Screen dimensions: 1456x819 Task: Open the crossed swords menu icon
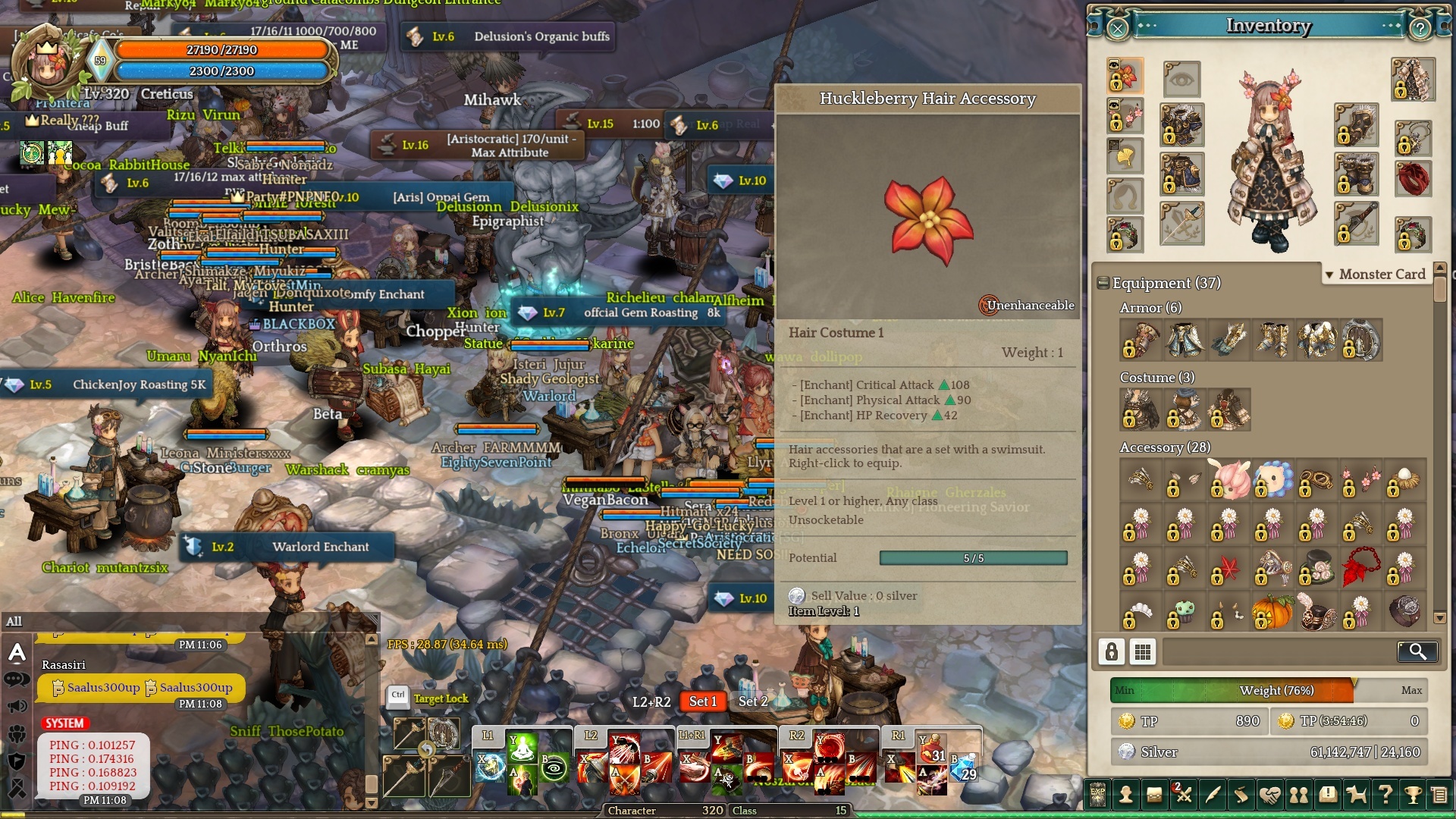(x=1183, y=795)
